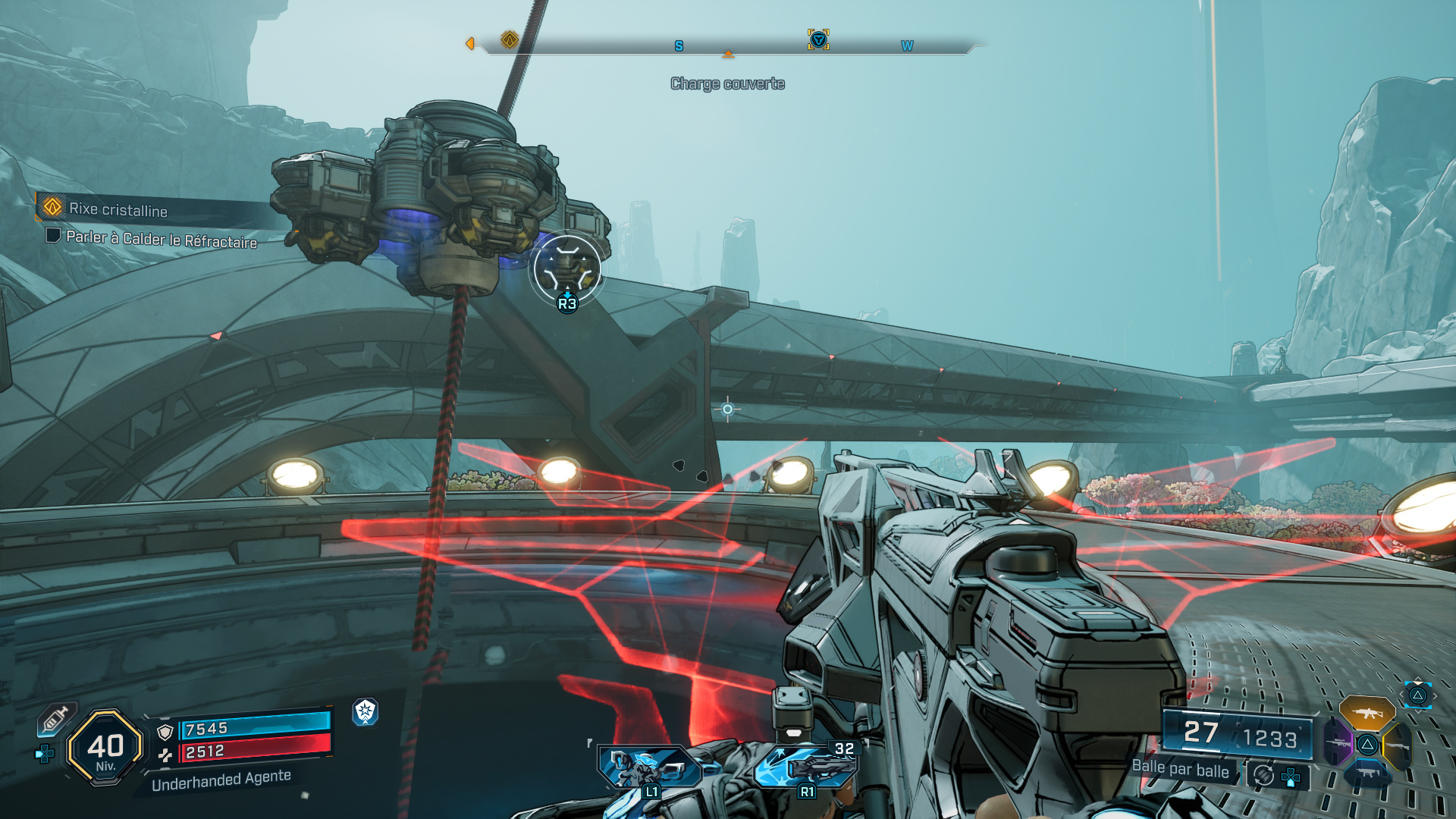
Task: Click the shield-shaped status effect icon
Action: (x=365, y=711)
